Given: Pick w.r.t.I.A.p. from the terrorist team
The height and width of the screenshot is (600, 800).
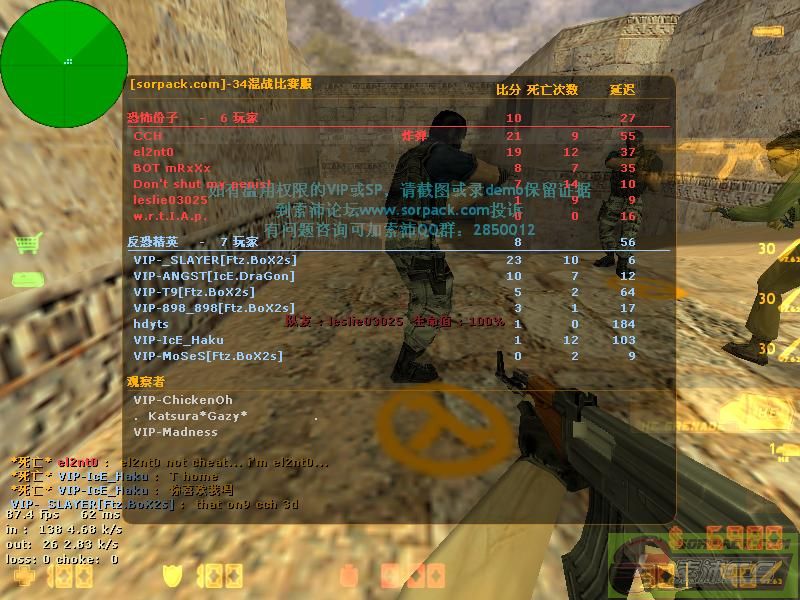Looking at the screenshot, I should click(x=170, y=216).
